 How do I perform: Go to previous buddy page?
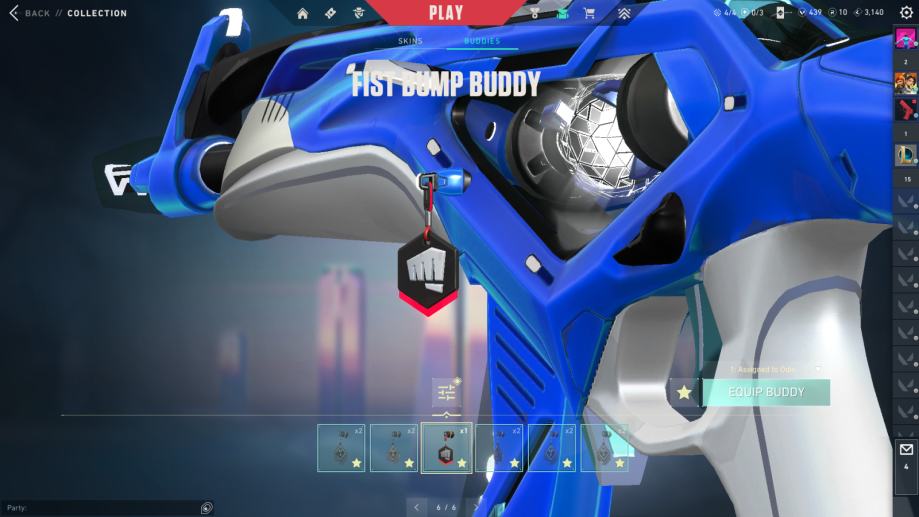[417, 507]
